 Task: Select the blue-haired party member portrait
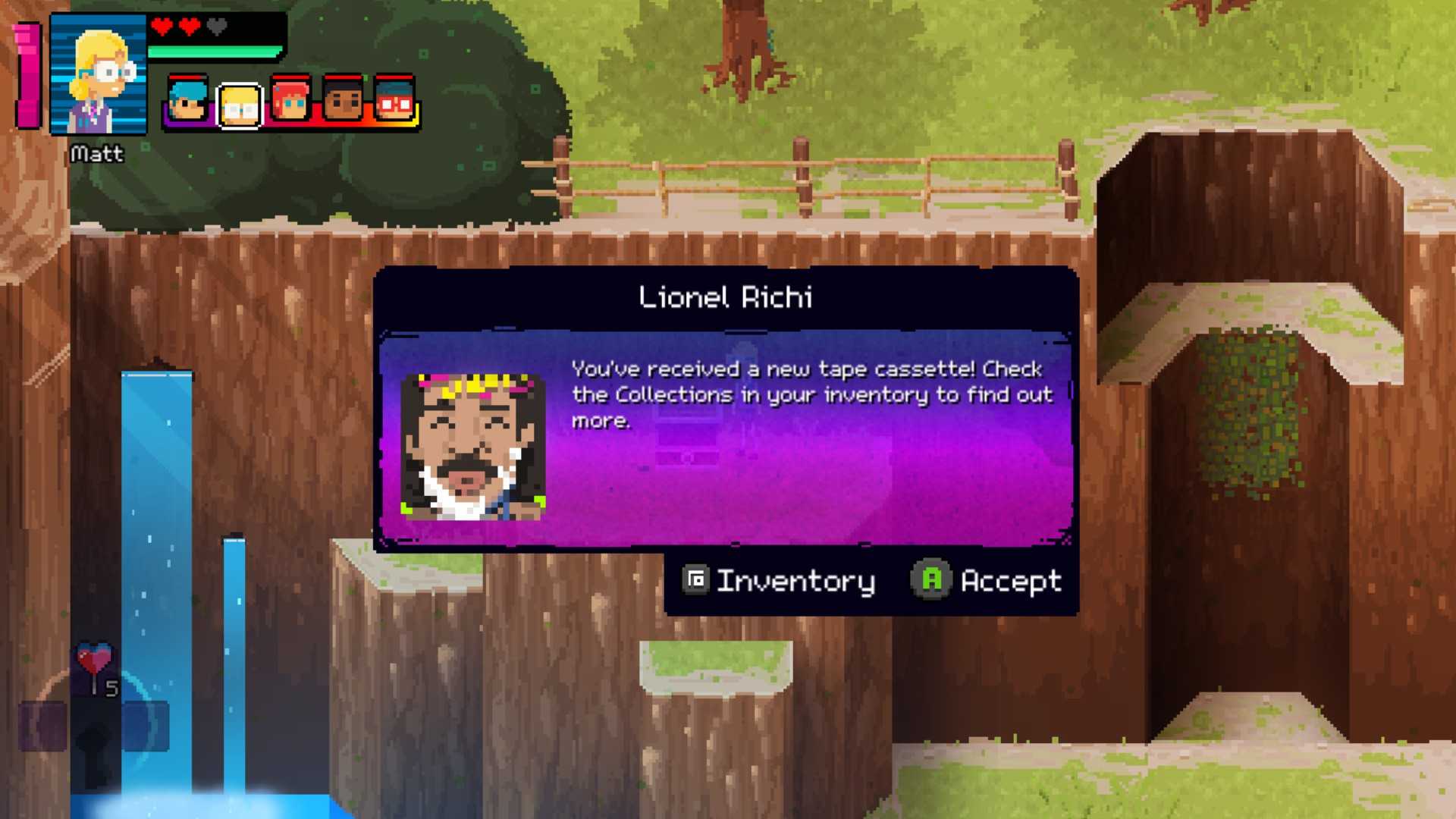coord(187,101)
